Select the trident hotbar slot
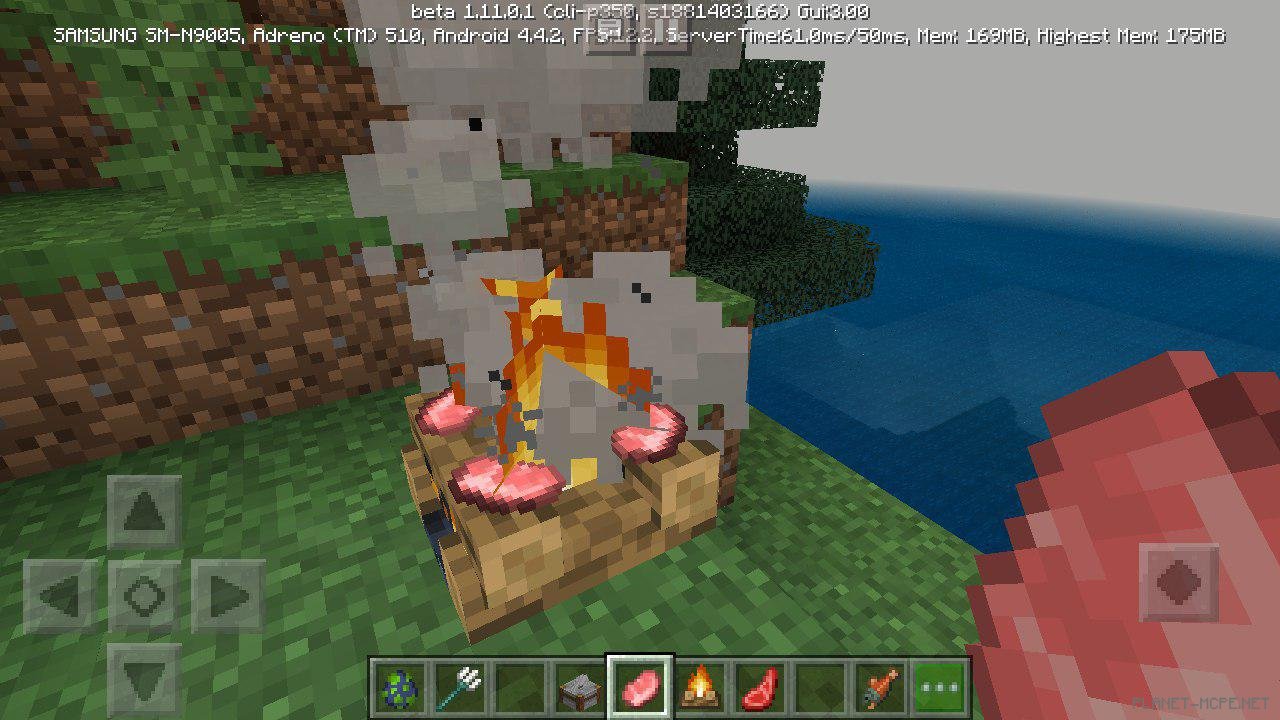The image size is (1280, 720). point(459,687)
